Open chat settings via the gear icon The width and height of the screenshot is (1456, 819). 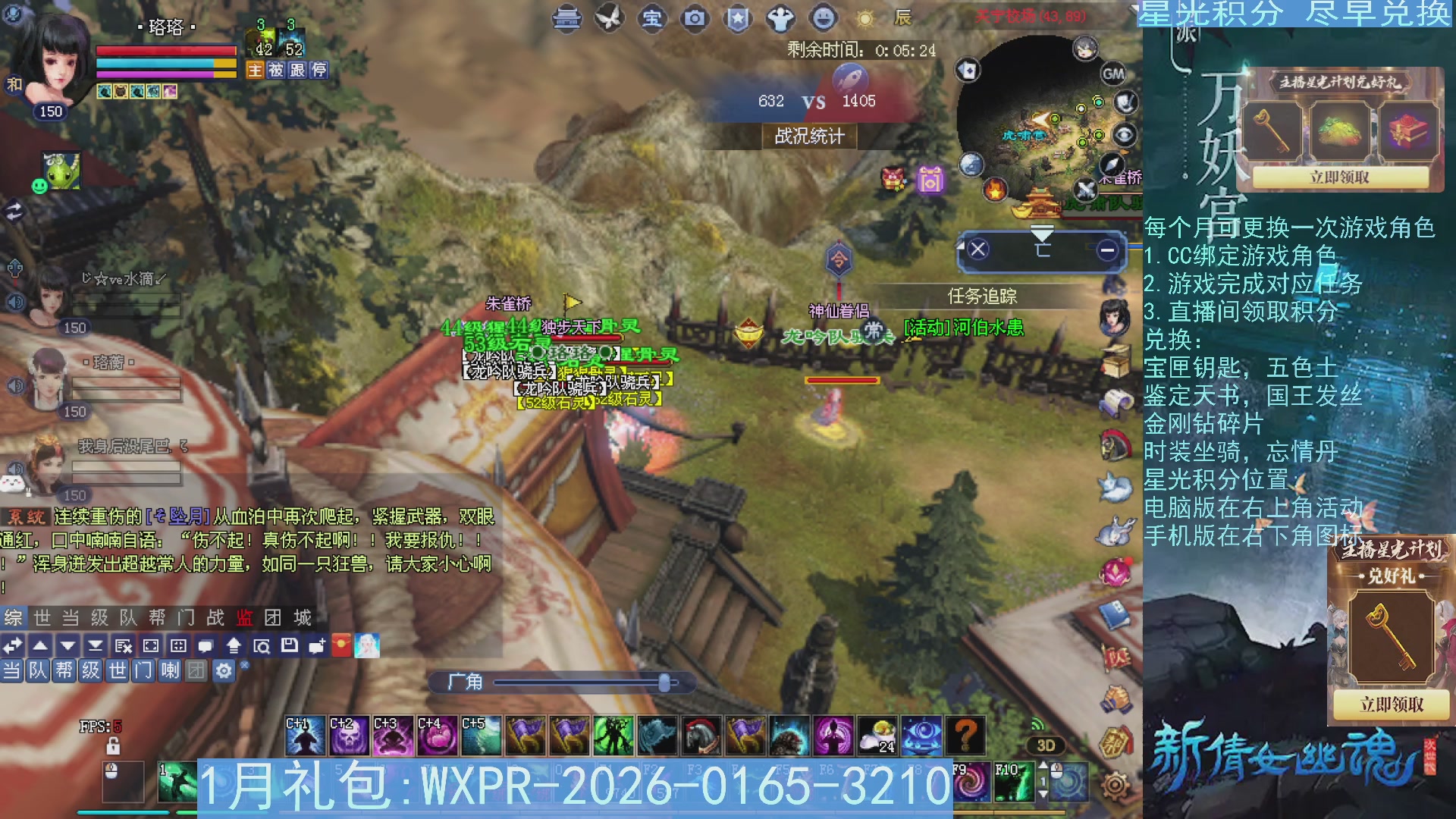coord(224,670)
